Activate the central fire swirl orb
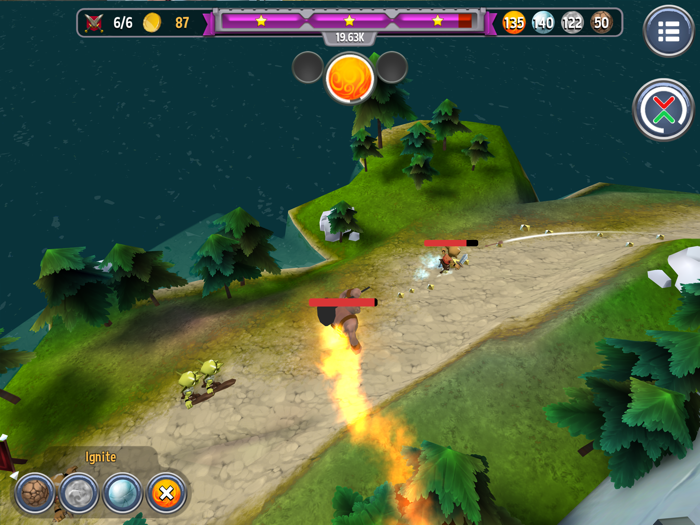This screenshot has width=700, height=525. click(349, 77)
